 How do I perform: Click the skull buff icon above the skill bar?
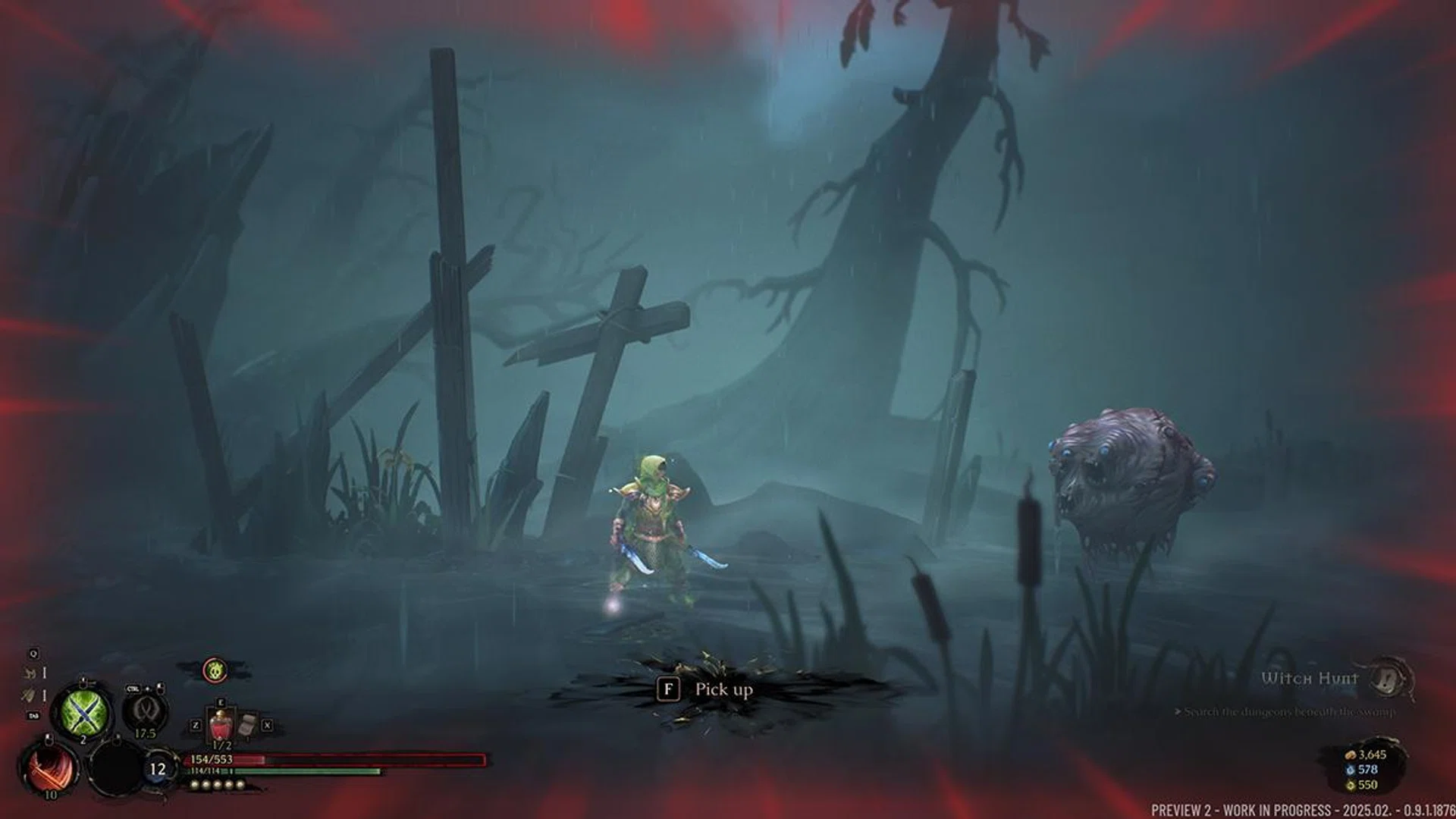pyautogui.click(x=214, y=671)
